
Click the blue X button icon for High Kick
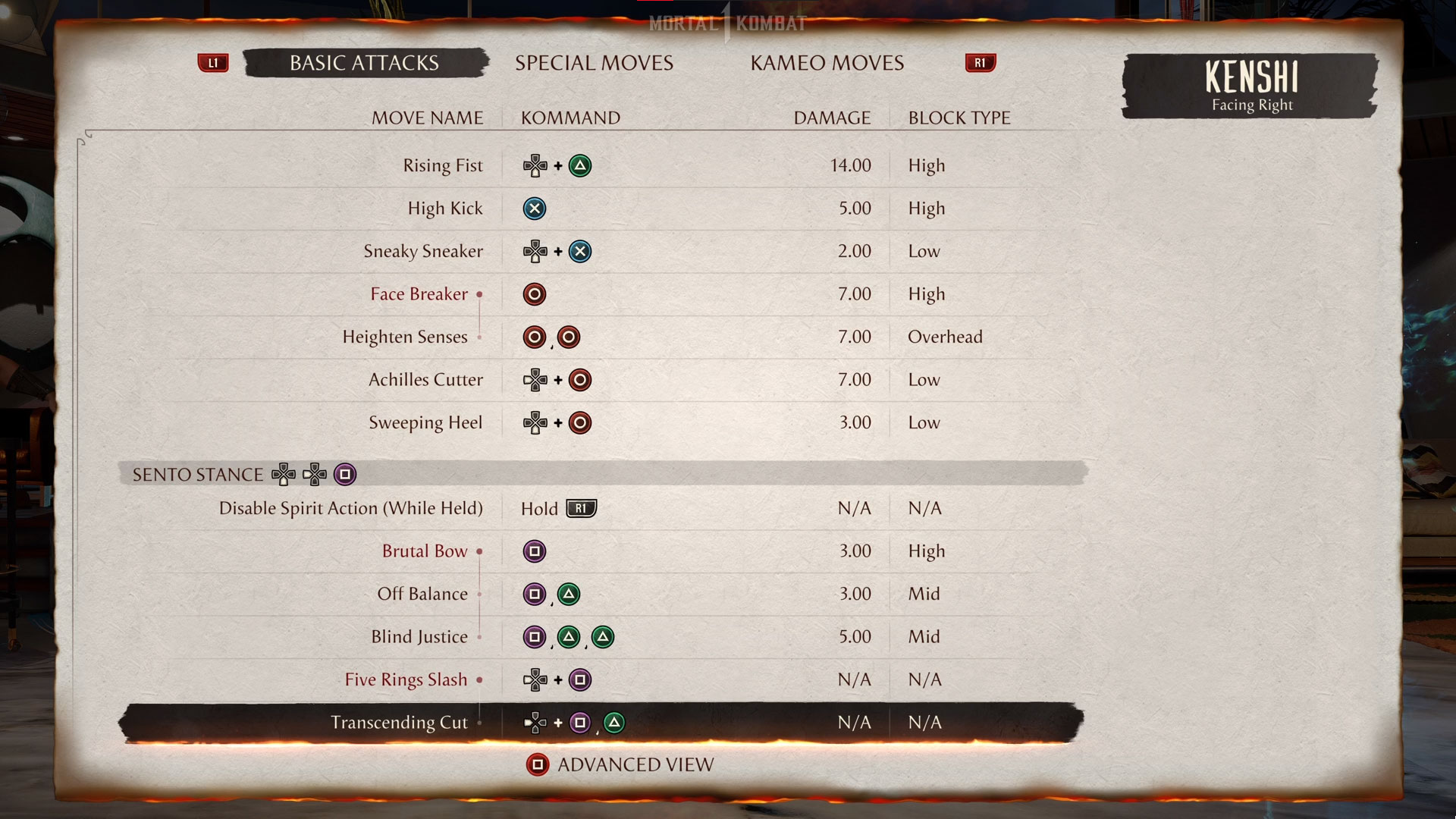coord(535,209)
